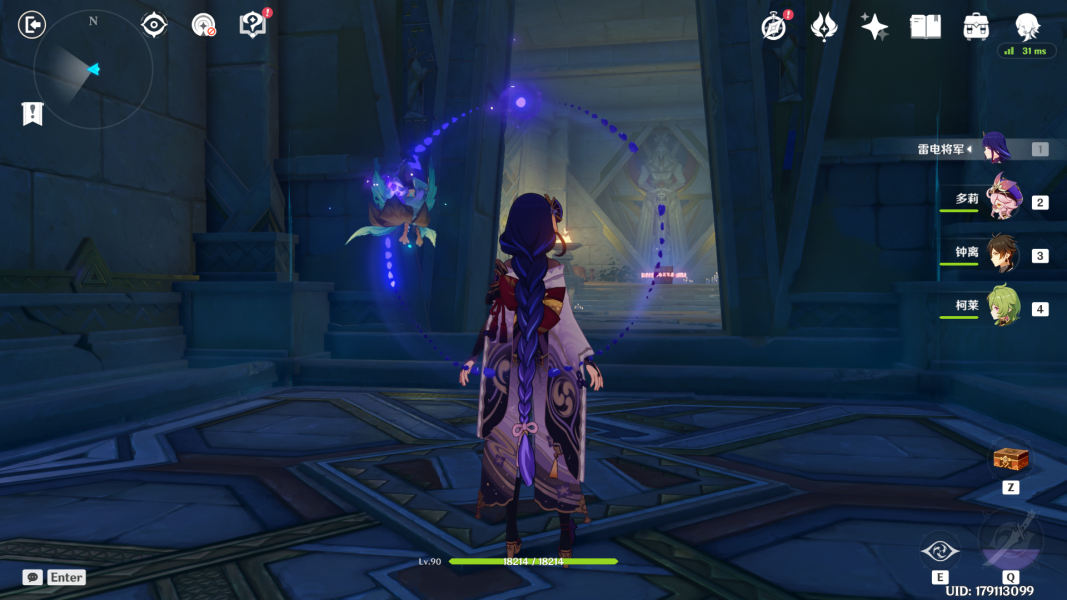Open the chat box speech bubble
The width and height of the screenshot is (1067, 600).
tap(33, 577)
